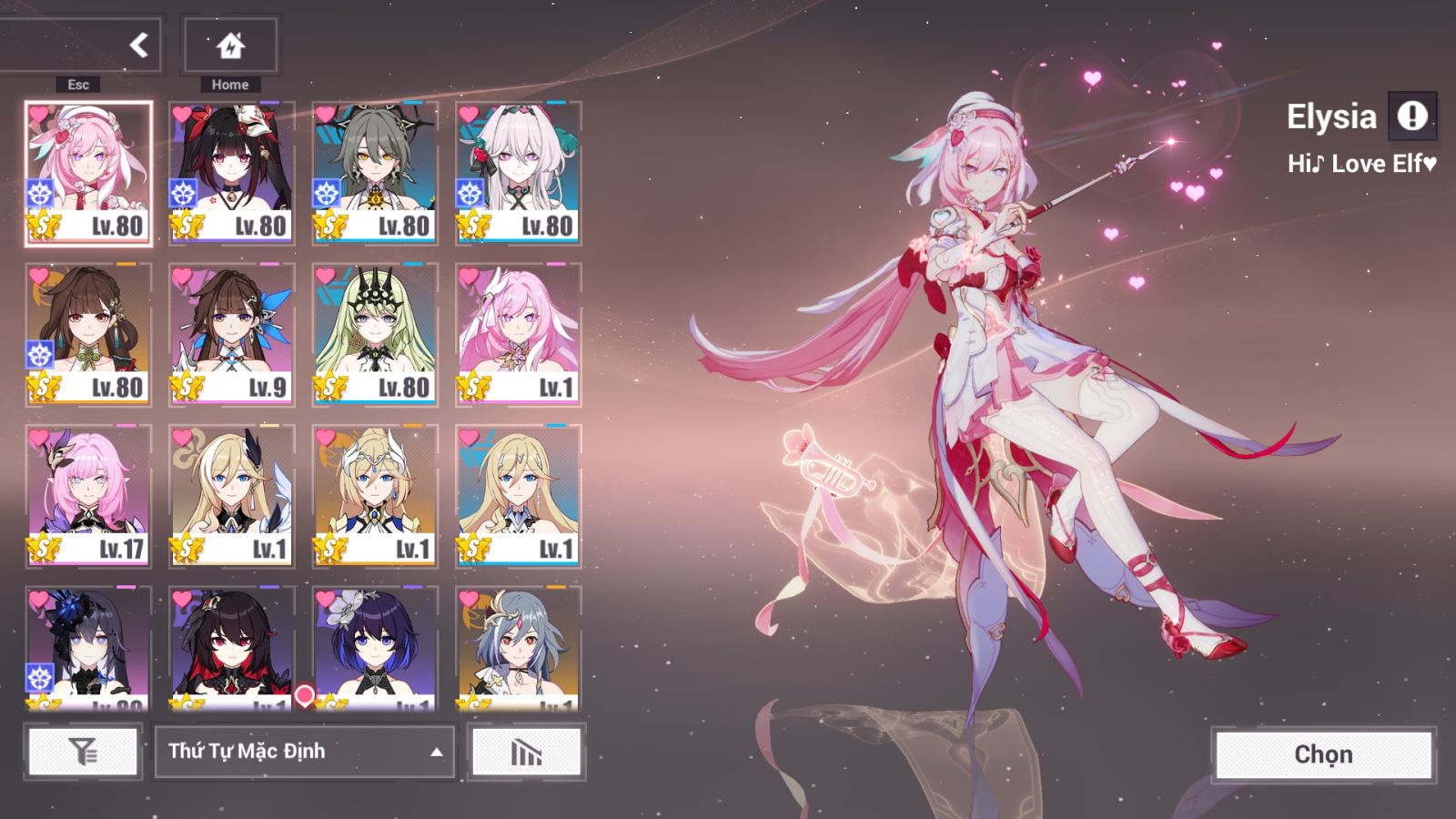Open the filter funnel icon
1456x819 pixels.
(82, 752)
